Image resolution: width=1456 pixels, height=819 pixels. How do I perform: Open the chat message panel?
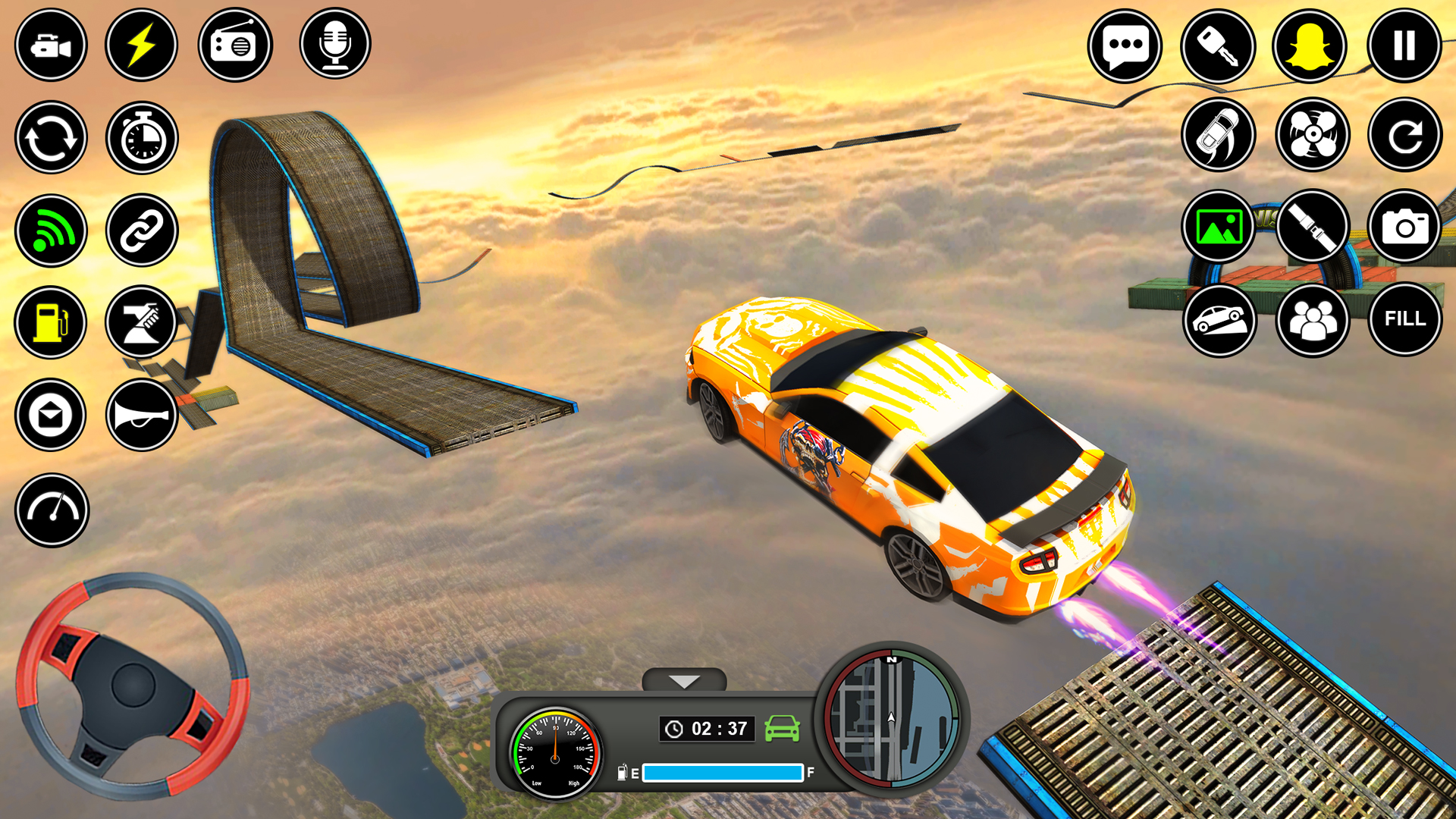pyautogui.click(x=1125, y=45)
